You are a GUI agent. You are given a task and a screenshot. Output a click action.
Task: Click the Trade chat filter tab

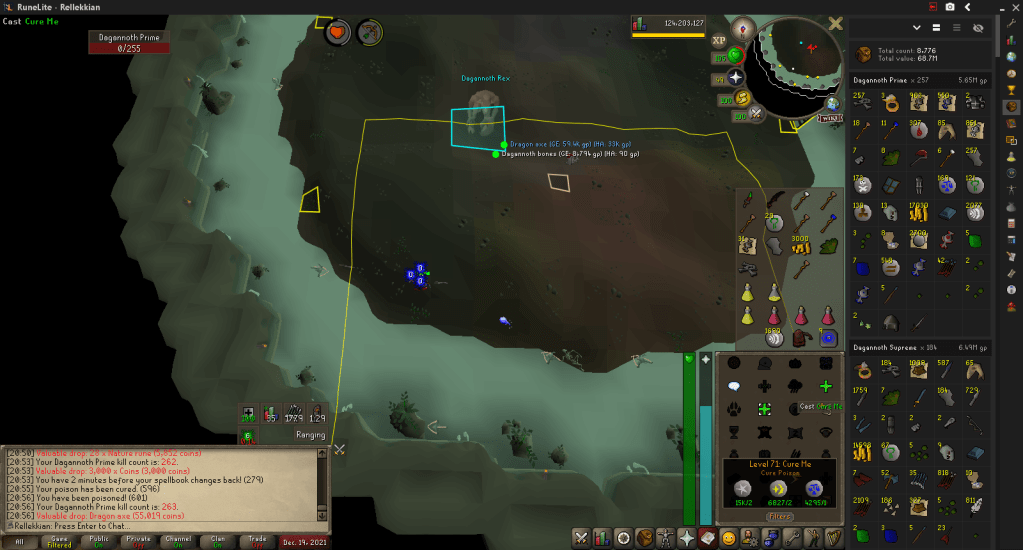(257, 540)
